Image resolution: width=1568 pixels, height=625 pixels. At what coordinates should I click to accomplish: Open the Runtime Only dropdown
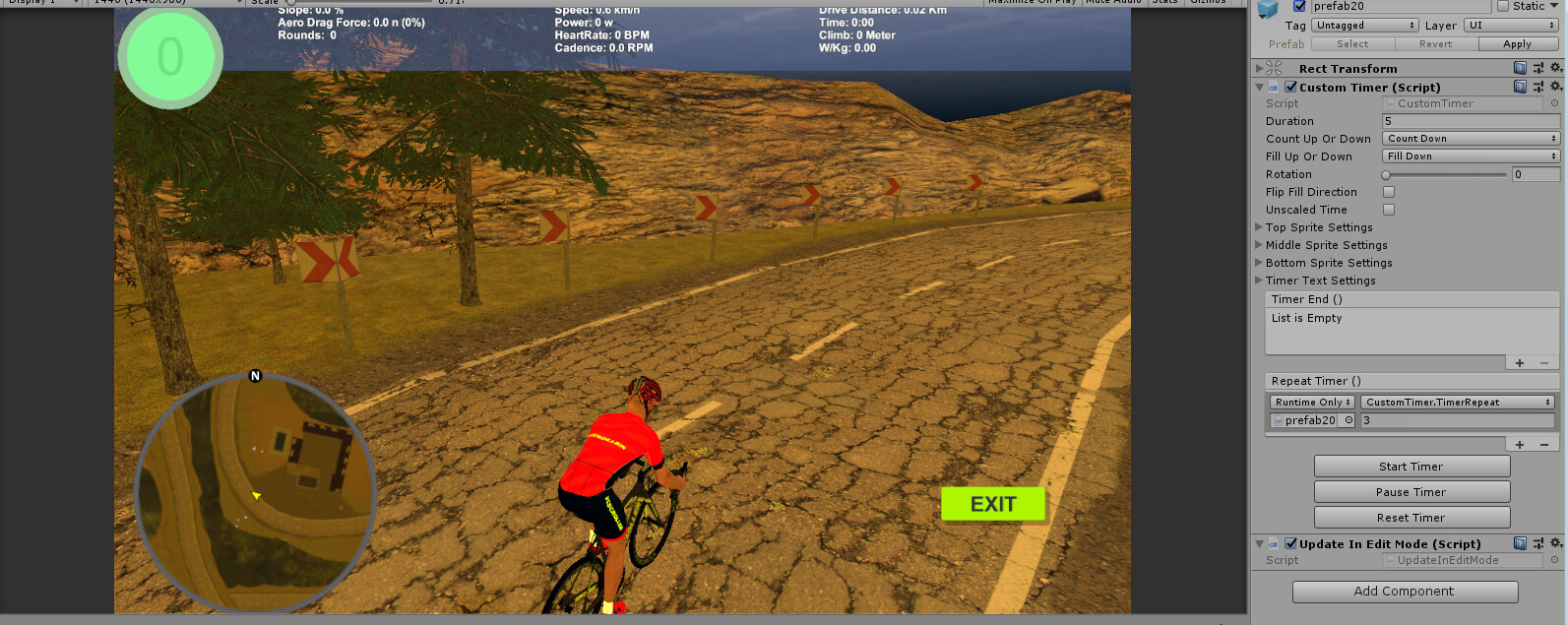[x=1312, y=403]
